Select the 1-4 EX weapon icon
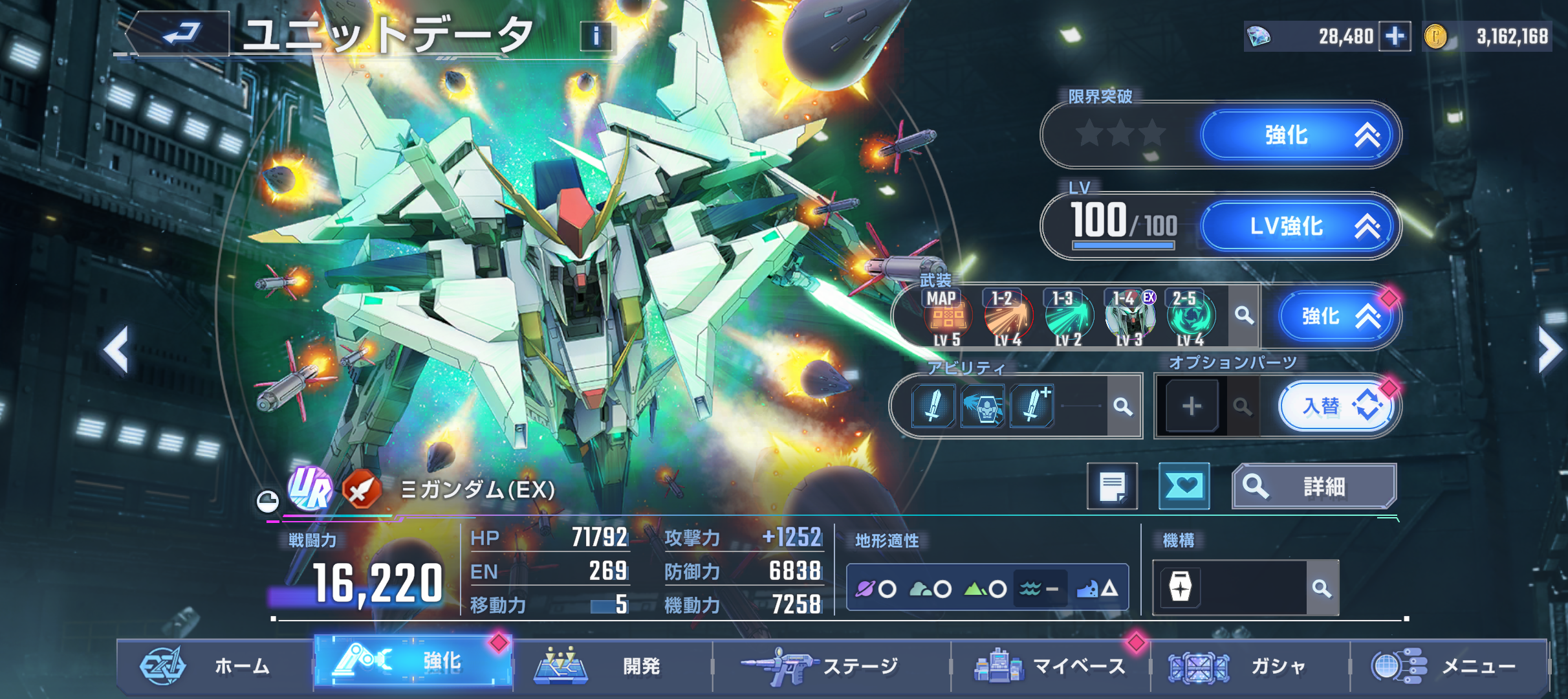1568x699 pixels. pyautogui.click(x=1129, y=317)
